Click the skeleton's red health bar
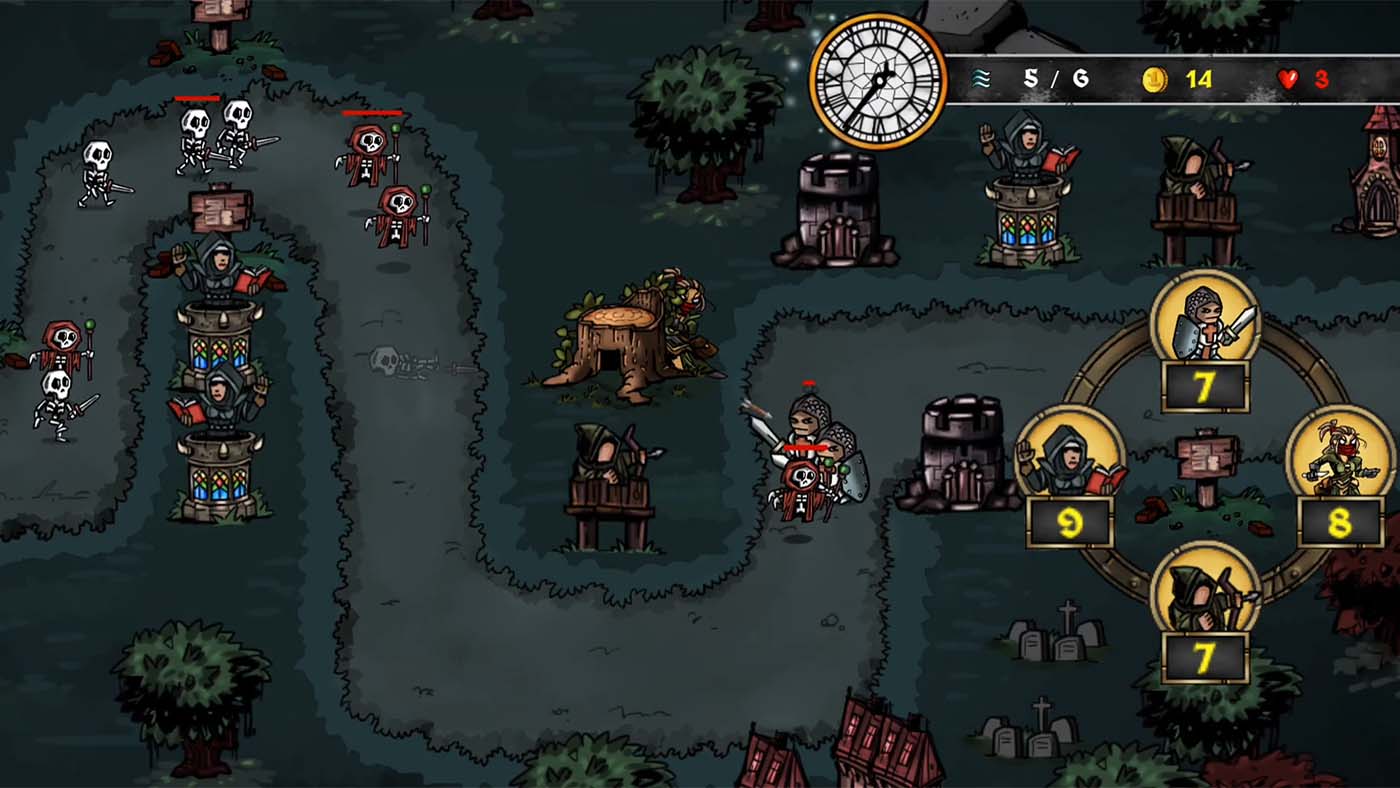Image resolution: width=1400 pixels, height=788 pixels. (198, 98)
